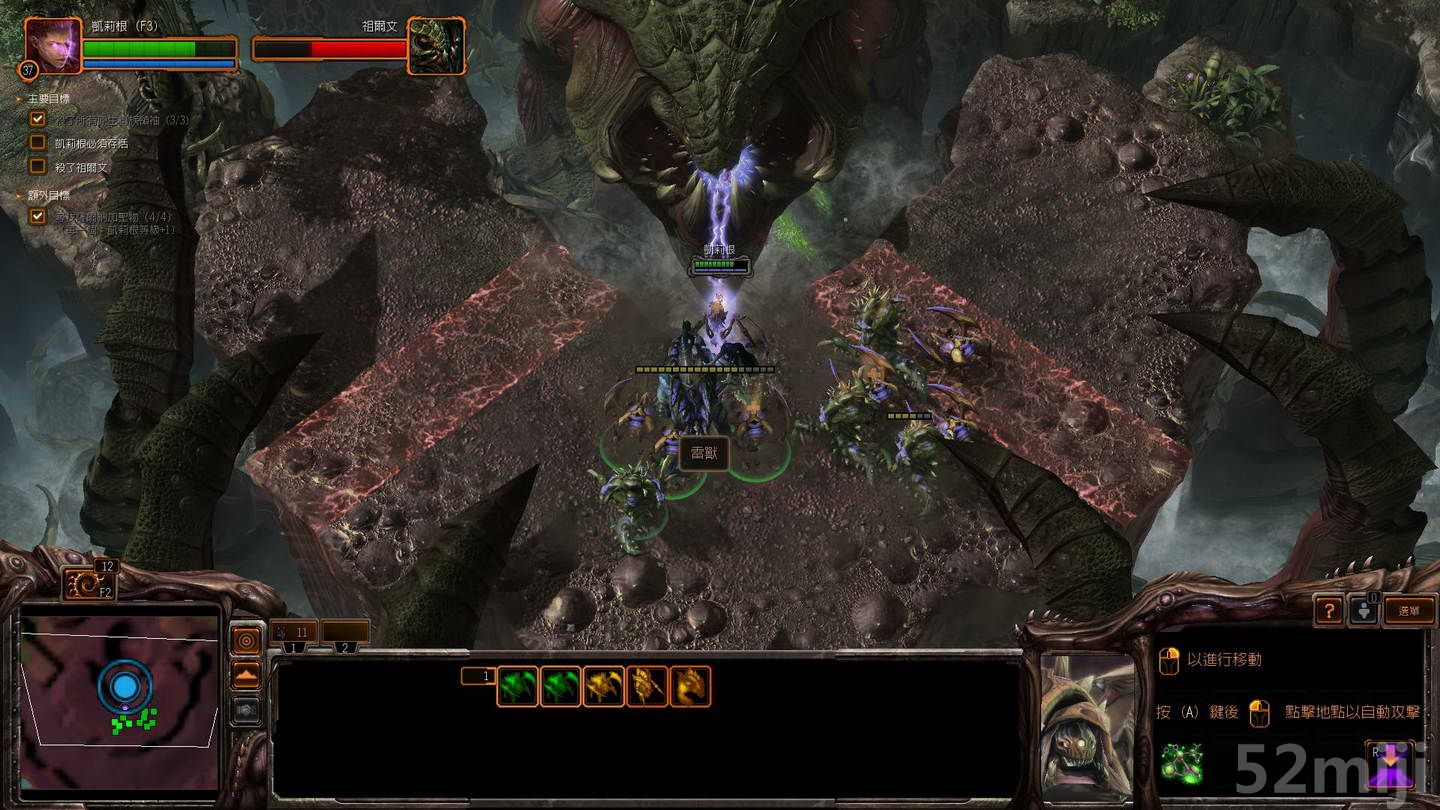Open the 選單 menu button
This screenshot has width=1440, height=810.
click(1409, 611)
